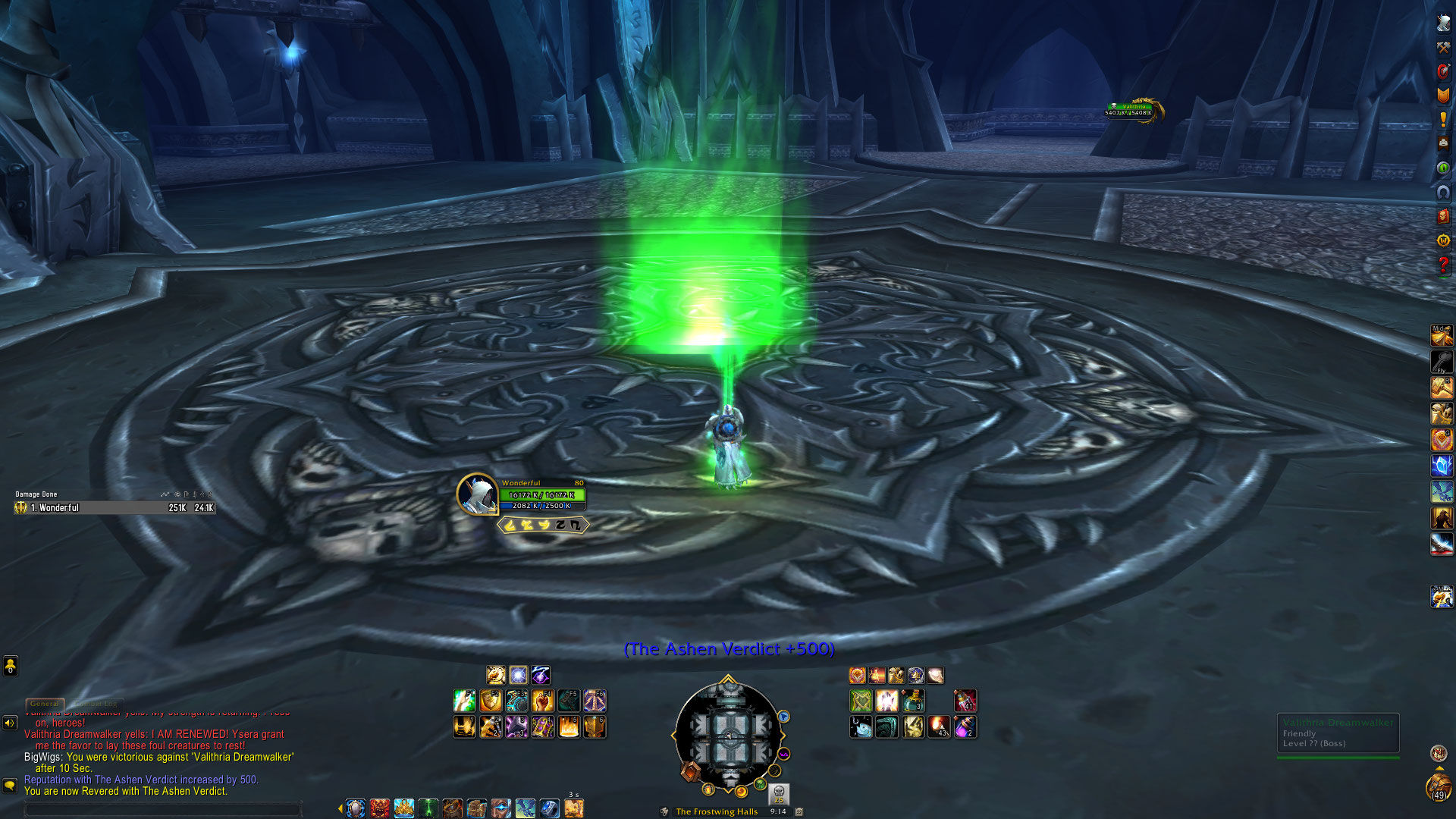Open the character info micro button
The width and height of the screenshot is (1456, 819).
click(x=1443, y=23)
